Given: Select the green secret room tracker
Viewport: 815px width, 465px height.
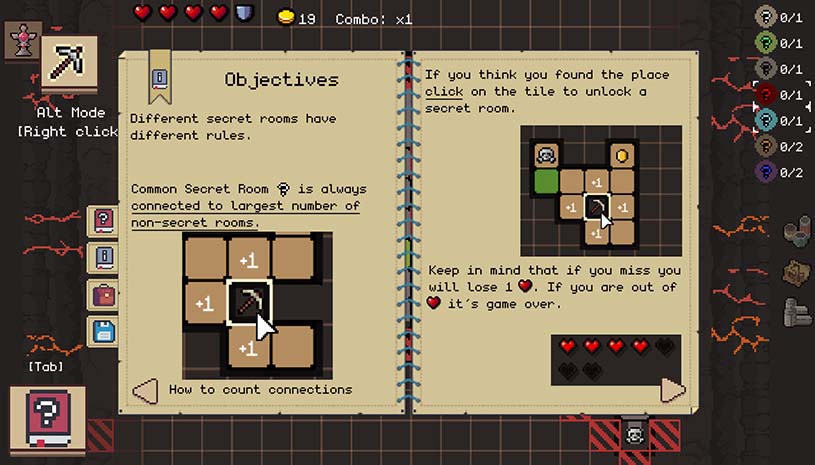Looking at the screenshot, I should (767, 43).
